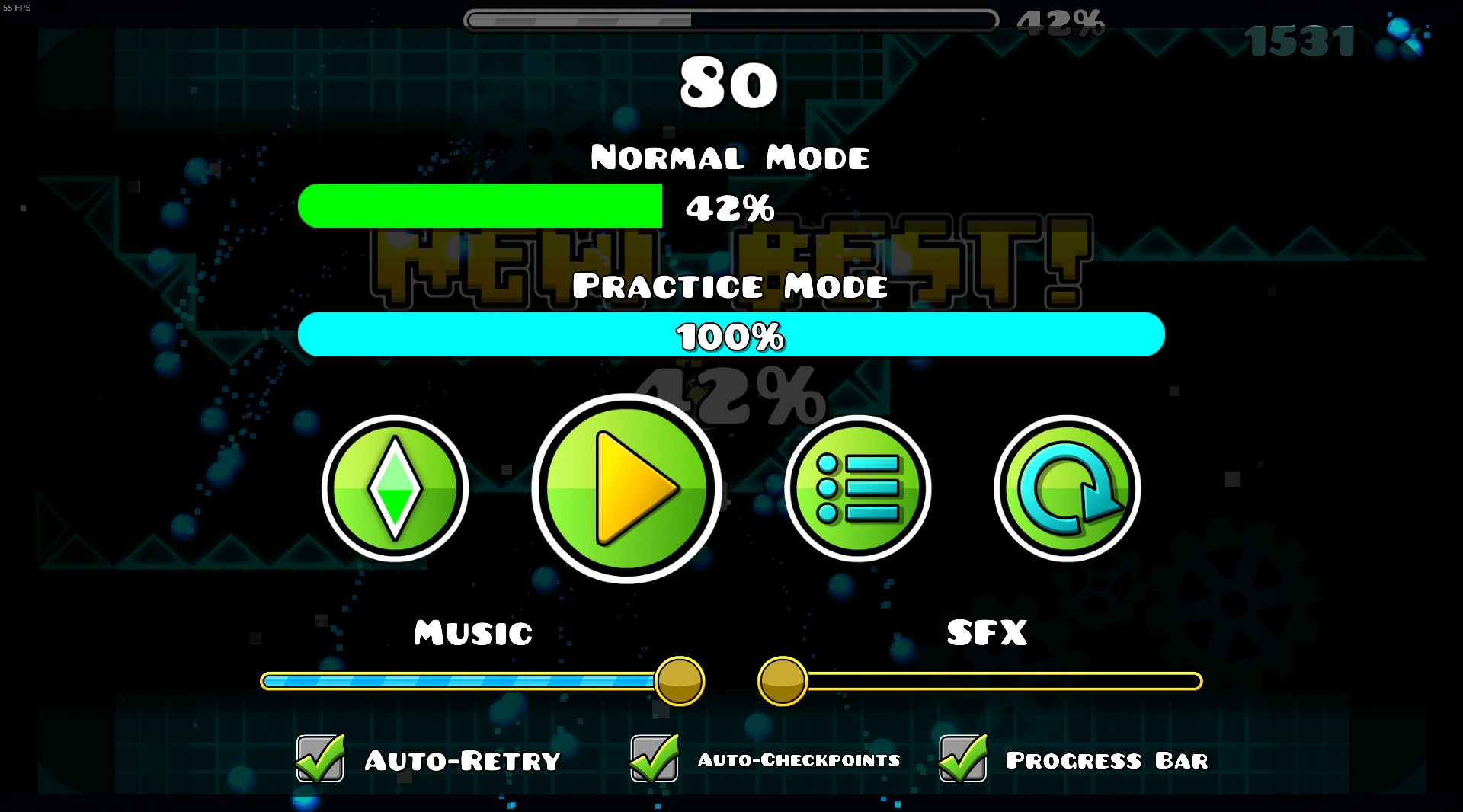Click the cyan 100% Practice Mode bar
Image resolution: width=1463 pixels, height=812 pixels.
(731, 334)
